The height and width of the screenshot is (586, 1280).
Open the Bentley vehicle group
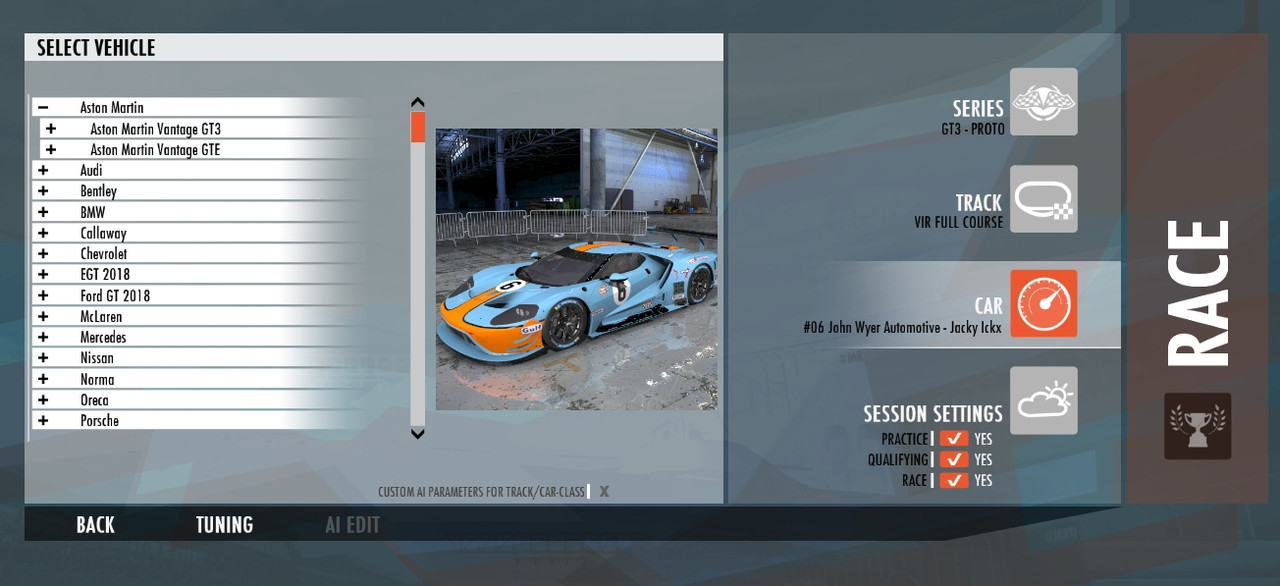tap(43, 192)
